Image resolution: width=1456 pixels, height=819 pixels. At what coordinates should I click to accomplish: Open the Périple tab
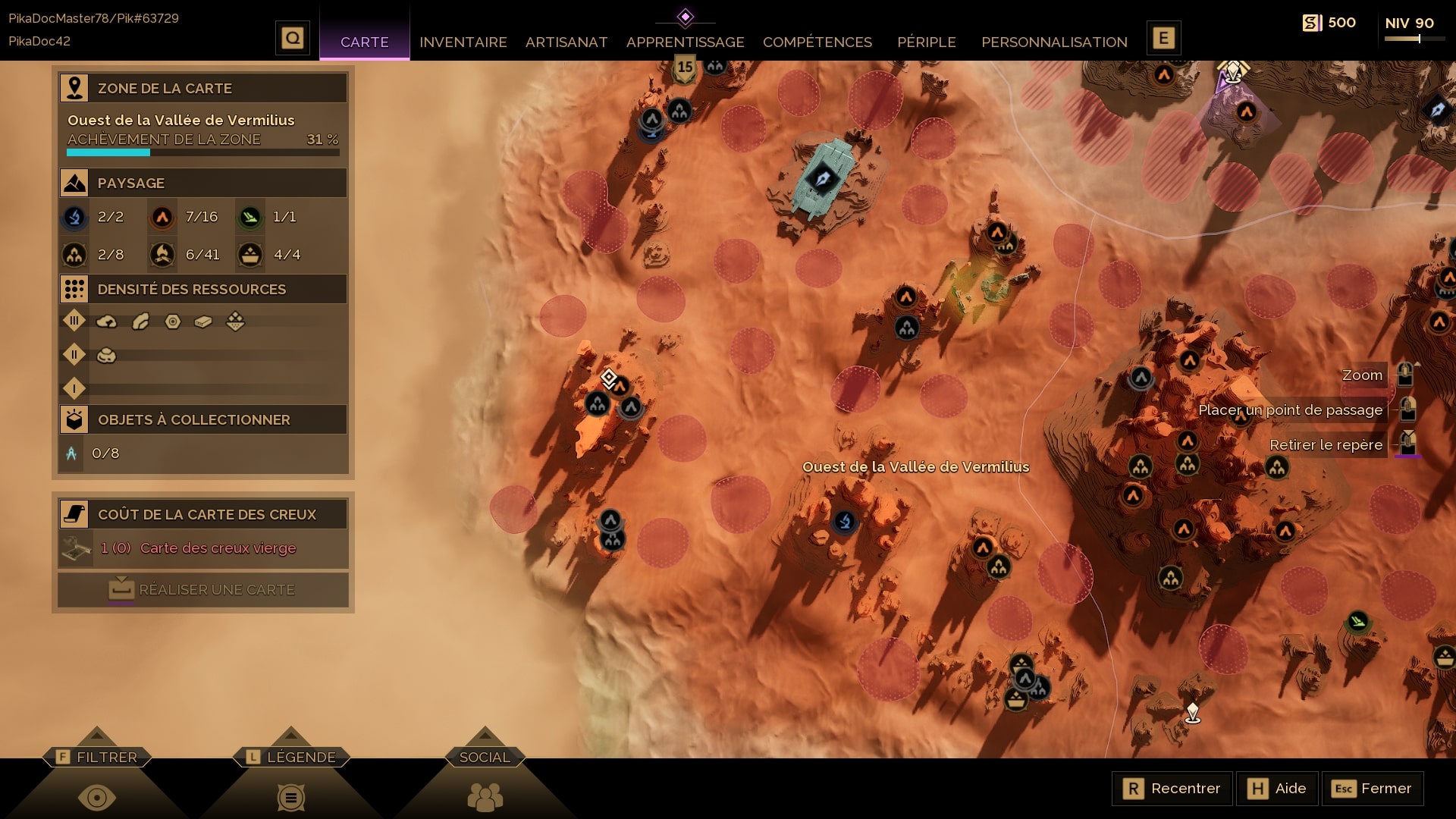click(926, 42)
